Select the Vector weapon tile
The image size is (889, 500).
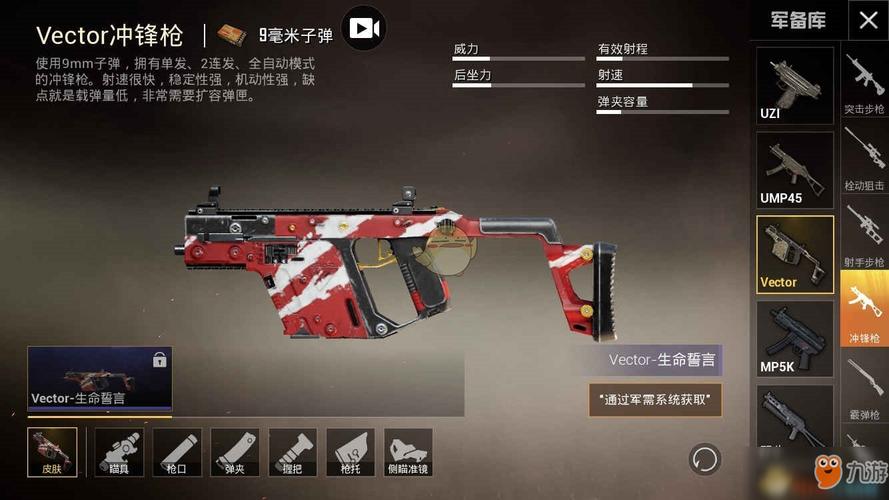794,255
